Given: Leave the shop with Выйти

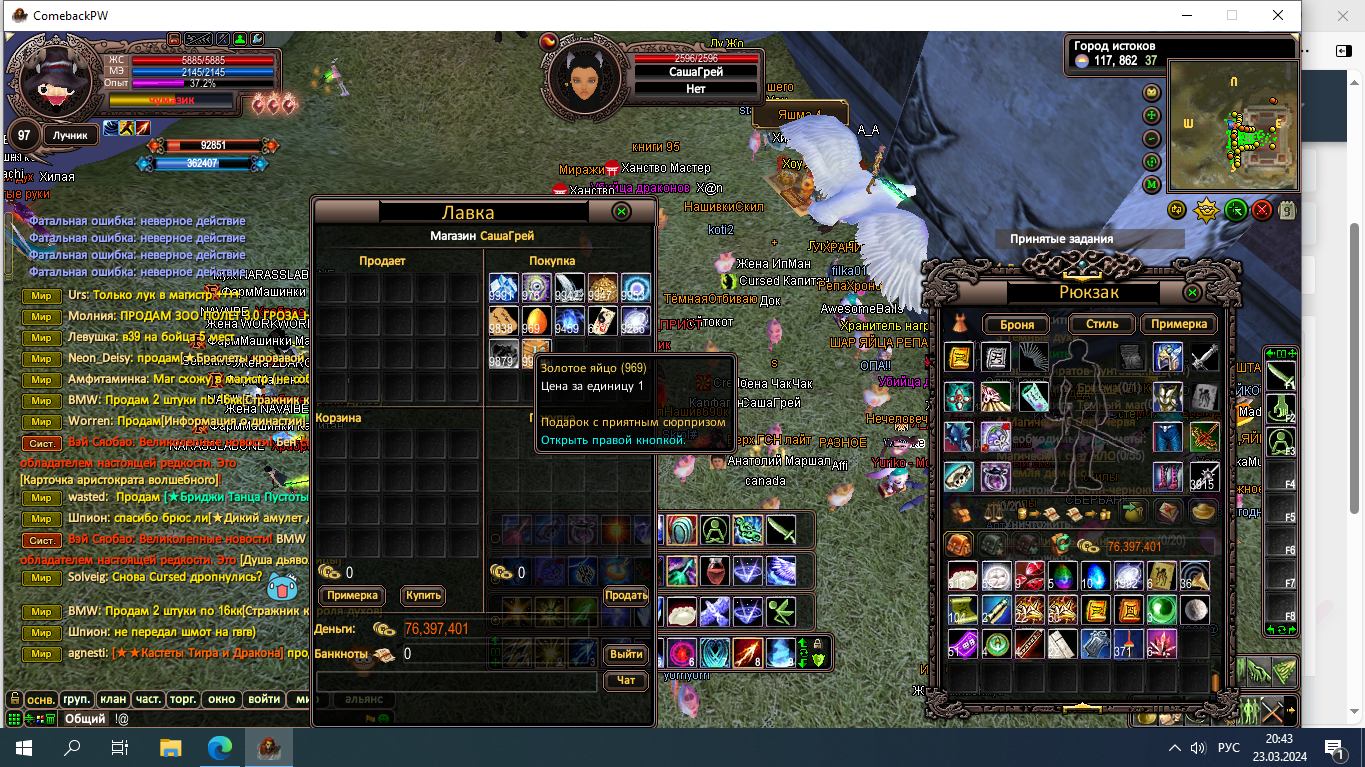Looking at the screenshot, I should [626, 654].
